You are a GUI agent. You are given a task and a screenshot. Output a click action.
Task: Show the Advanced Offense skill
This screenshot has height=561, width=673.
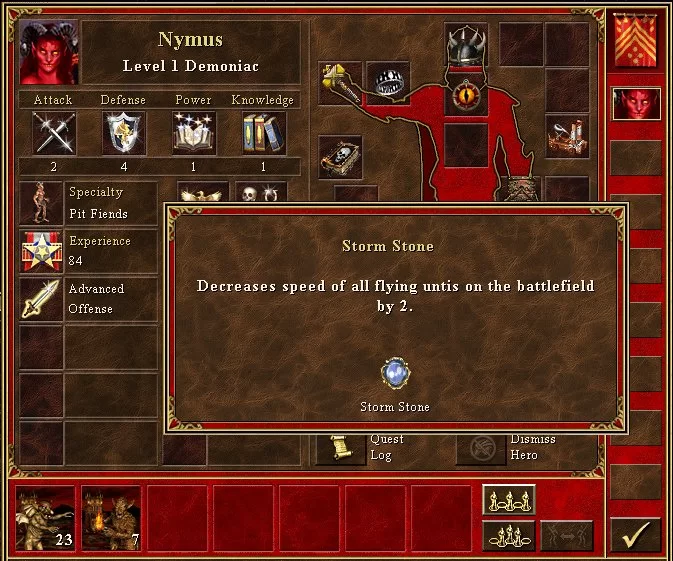pyautogui.click(x=41, y=299)
